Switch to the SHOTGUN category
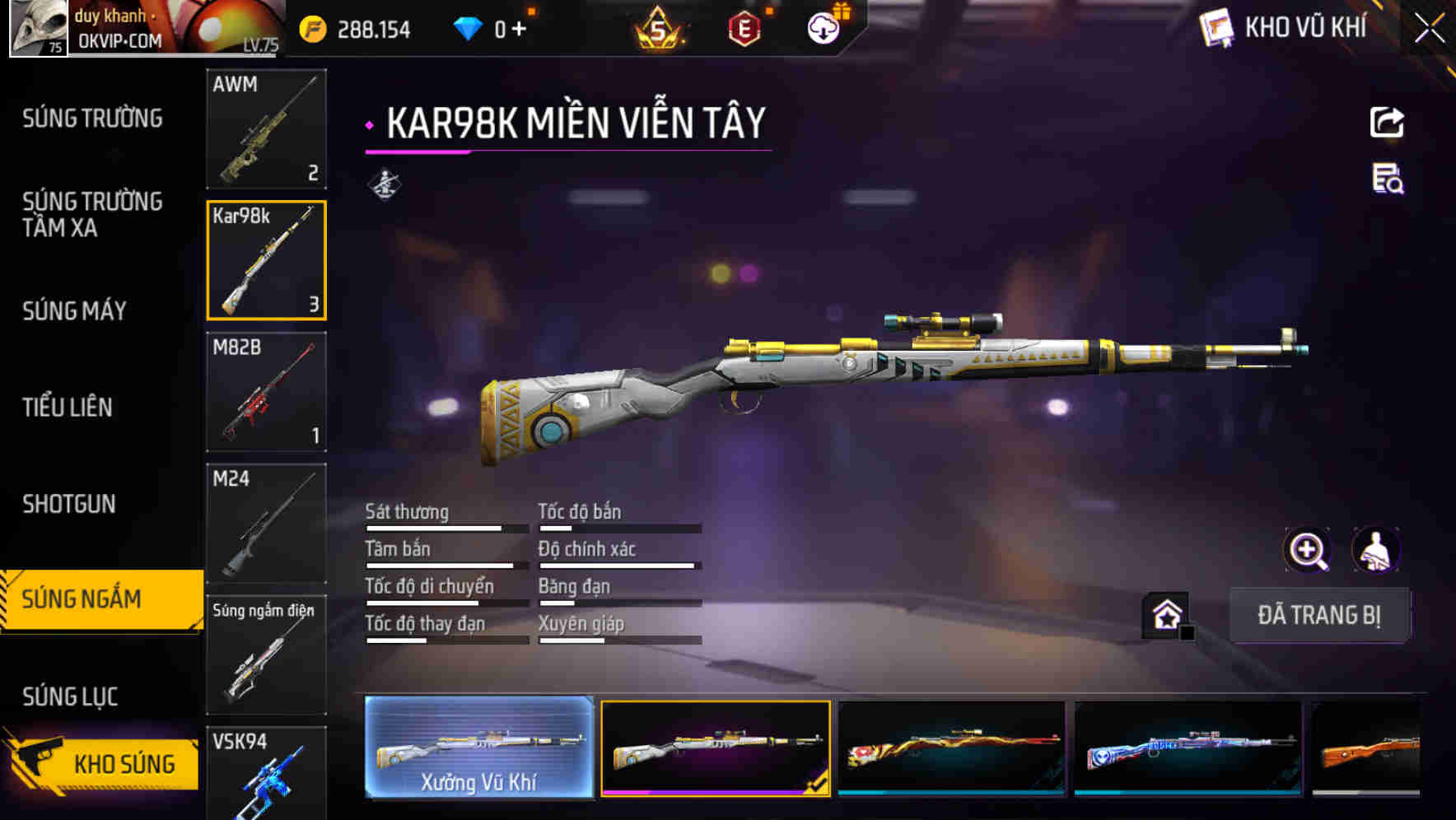1456x820 pixels. click(69, 503)
